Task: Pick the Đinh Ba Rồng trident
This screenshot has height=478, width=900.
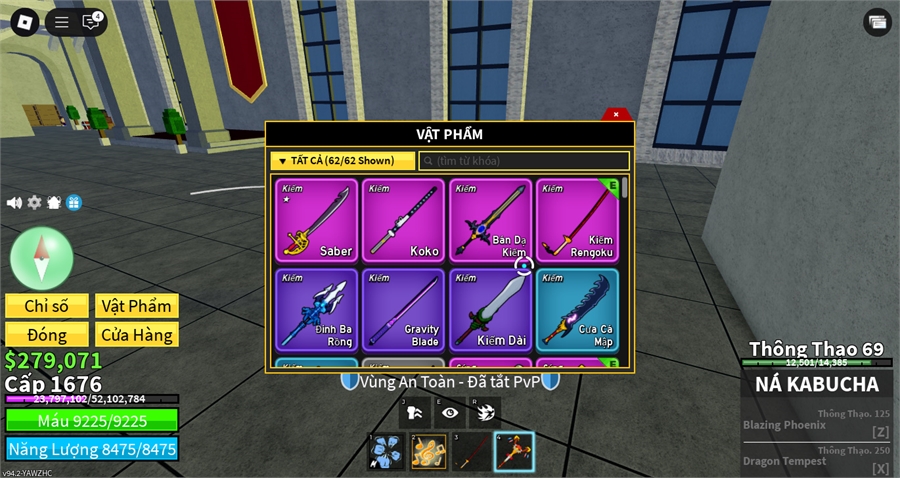Action: click(316, 308)
